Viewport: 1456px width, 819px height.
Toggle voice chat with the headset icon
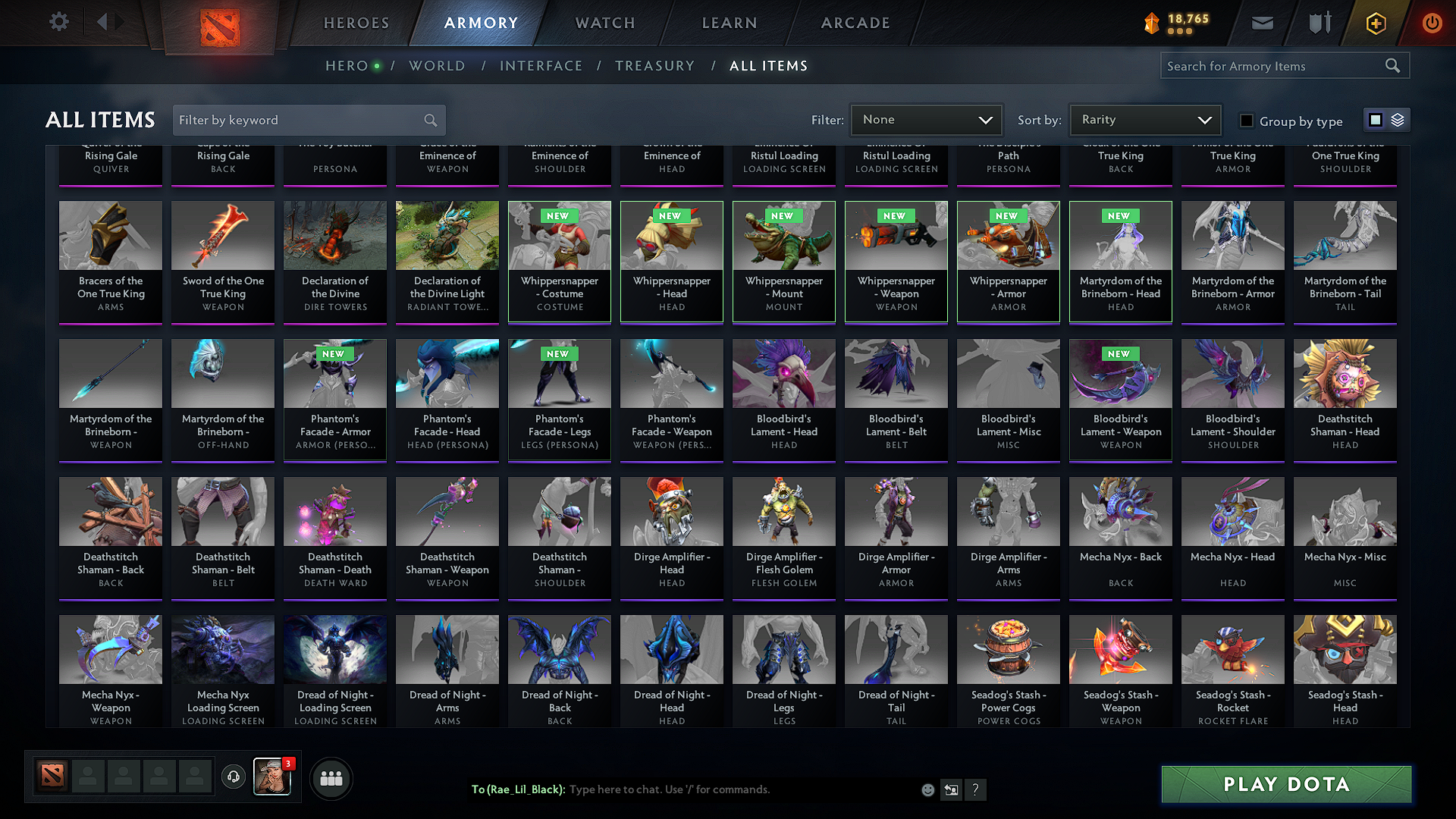[x=233, y=778]
